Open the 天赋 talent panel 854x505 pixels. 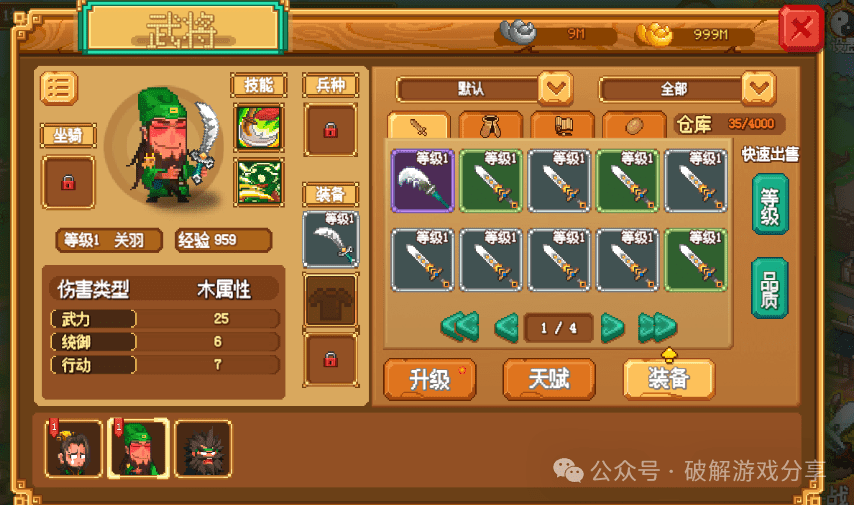[x=549, y=379]
